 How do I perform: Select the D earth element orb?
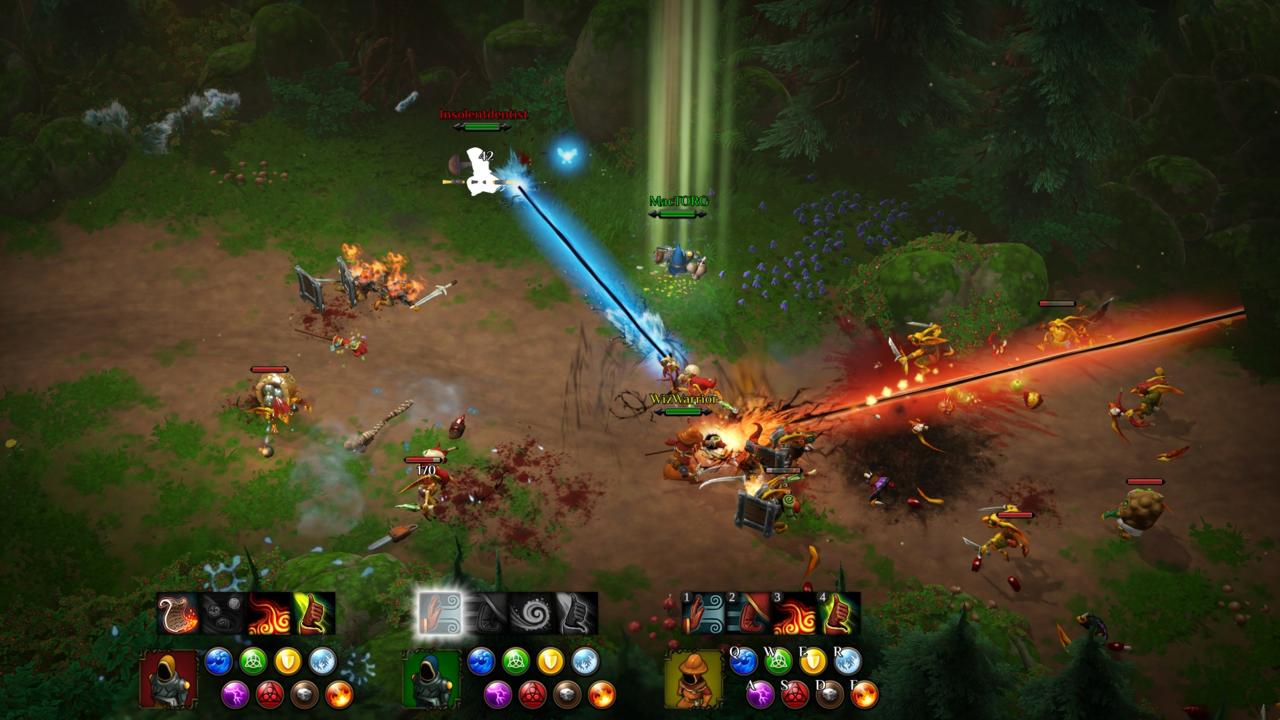[829, 694]
